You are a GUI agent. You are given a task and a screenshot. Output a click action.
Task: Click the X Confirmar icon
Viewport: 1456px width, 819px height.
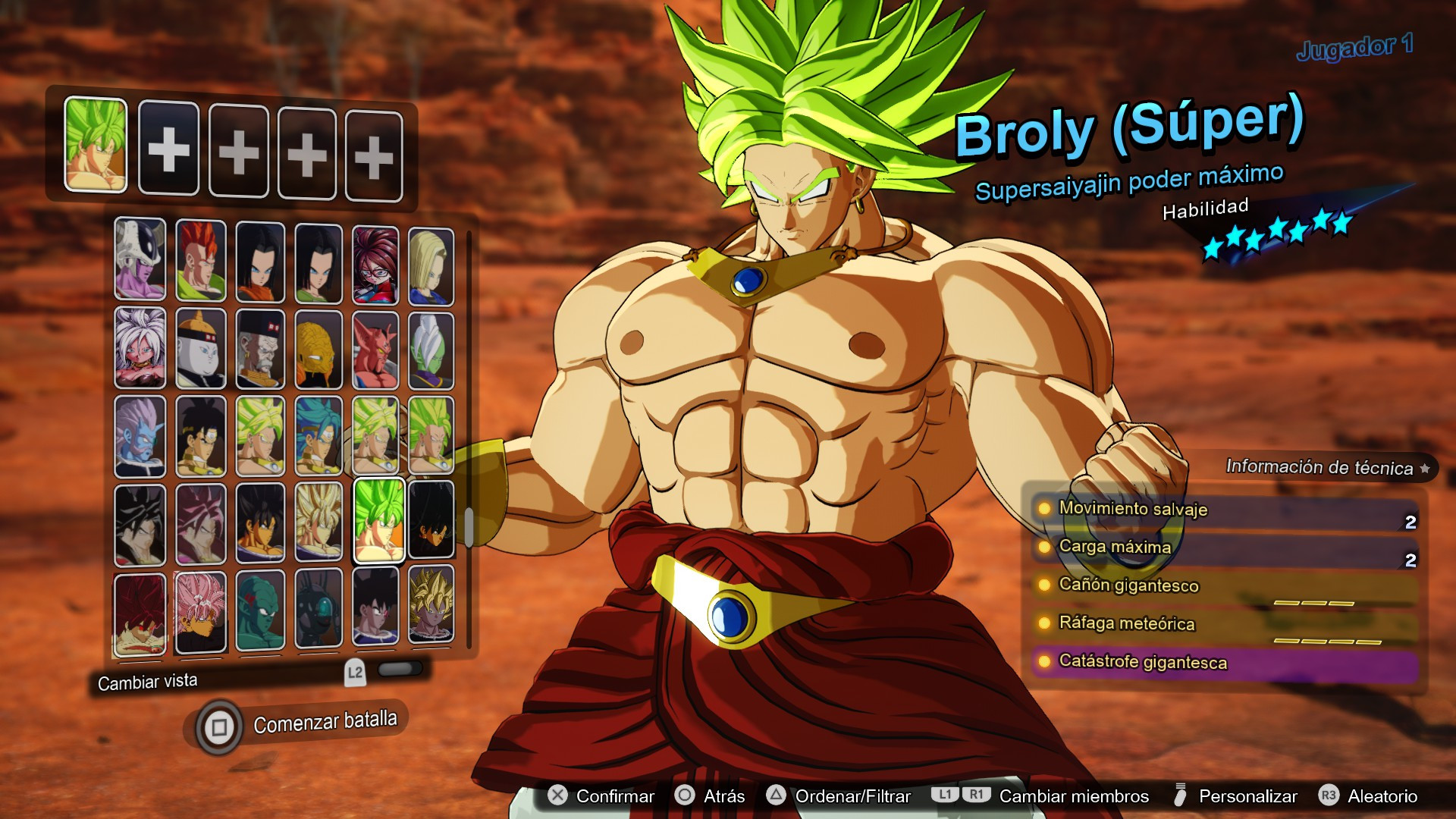point(557,796)
